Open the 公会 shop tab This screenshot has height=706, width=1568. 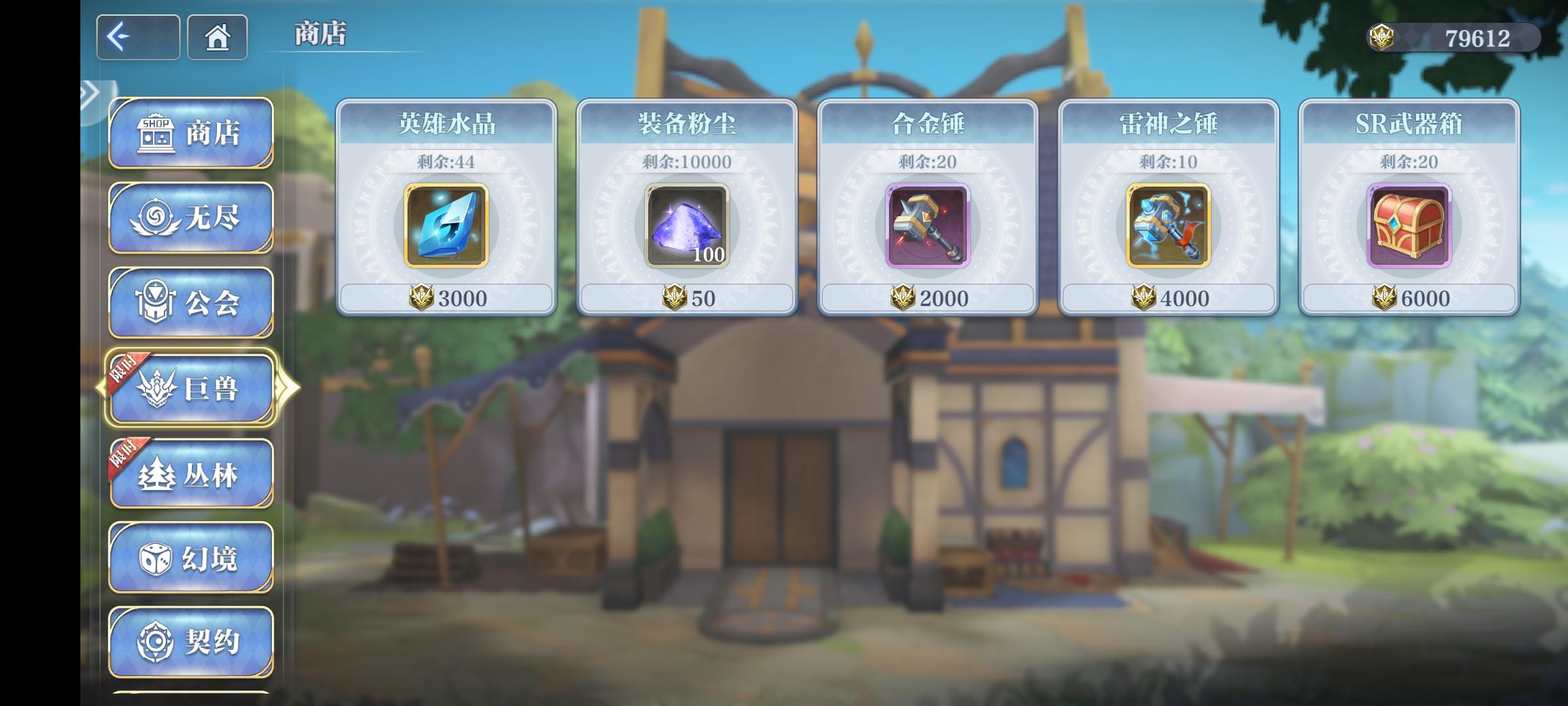point(191,301)
